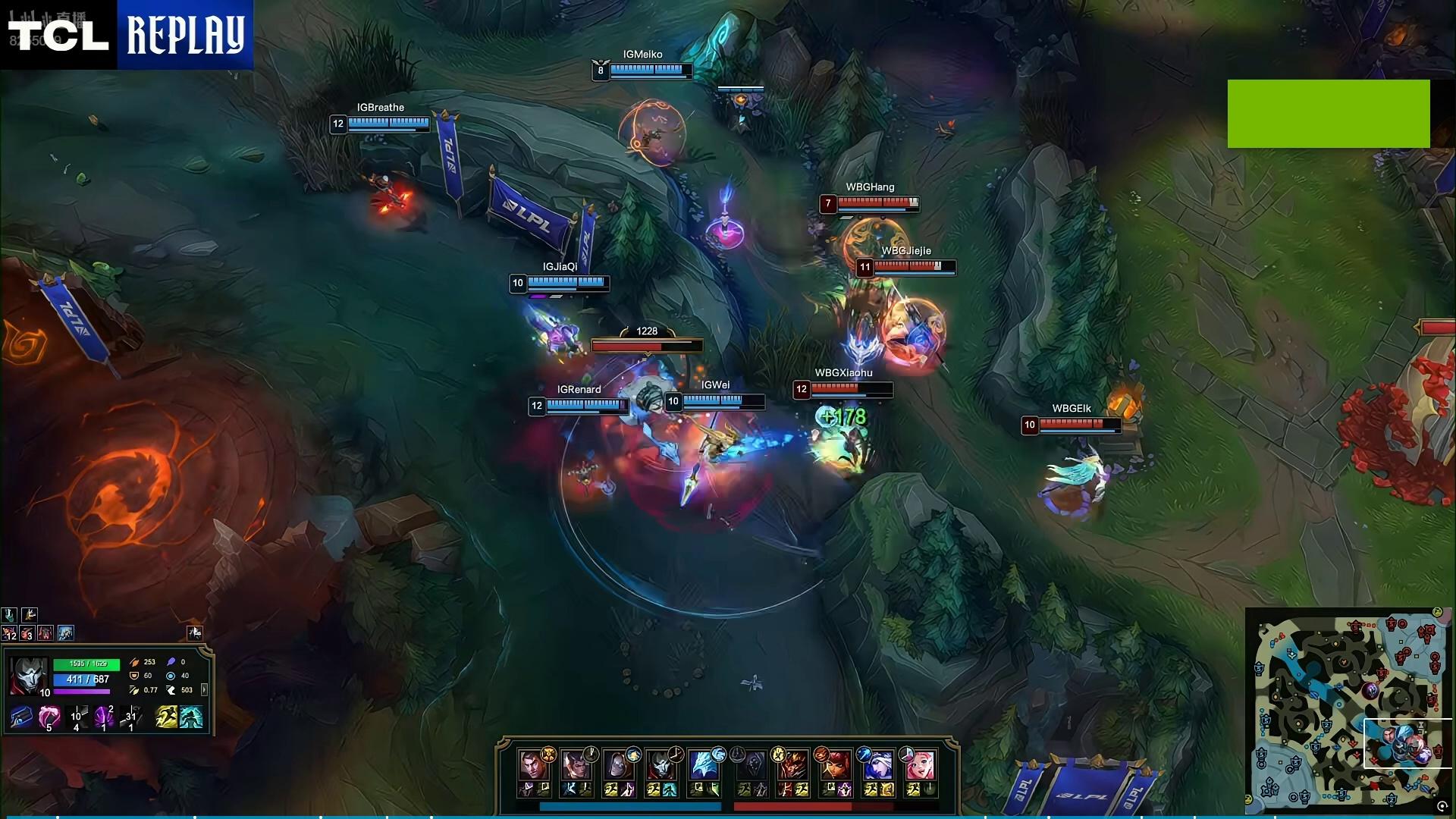
Task: Select the greyed-out hooded champion portrait
Action: coord(753,765)
